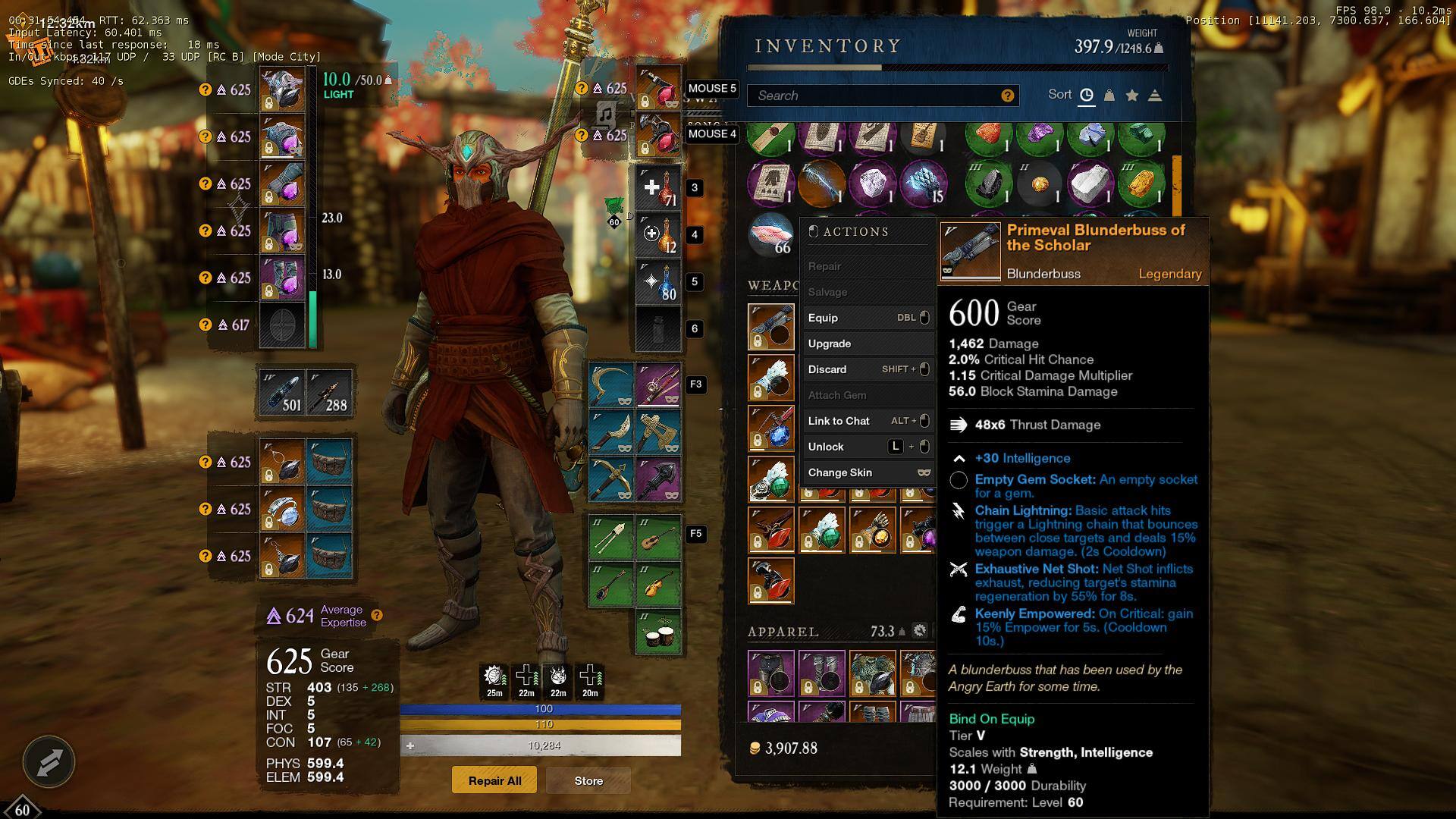1456x819 pixels.
Task: Open the Store button
Action: coord(588,780)
